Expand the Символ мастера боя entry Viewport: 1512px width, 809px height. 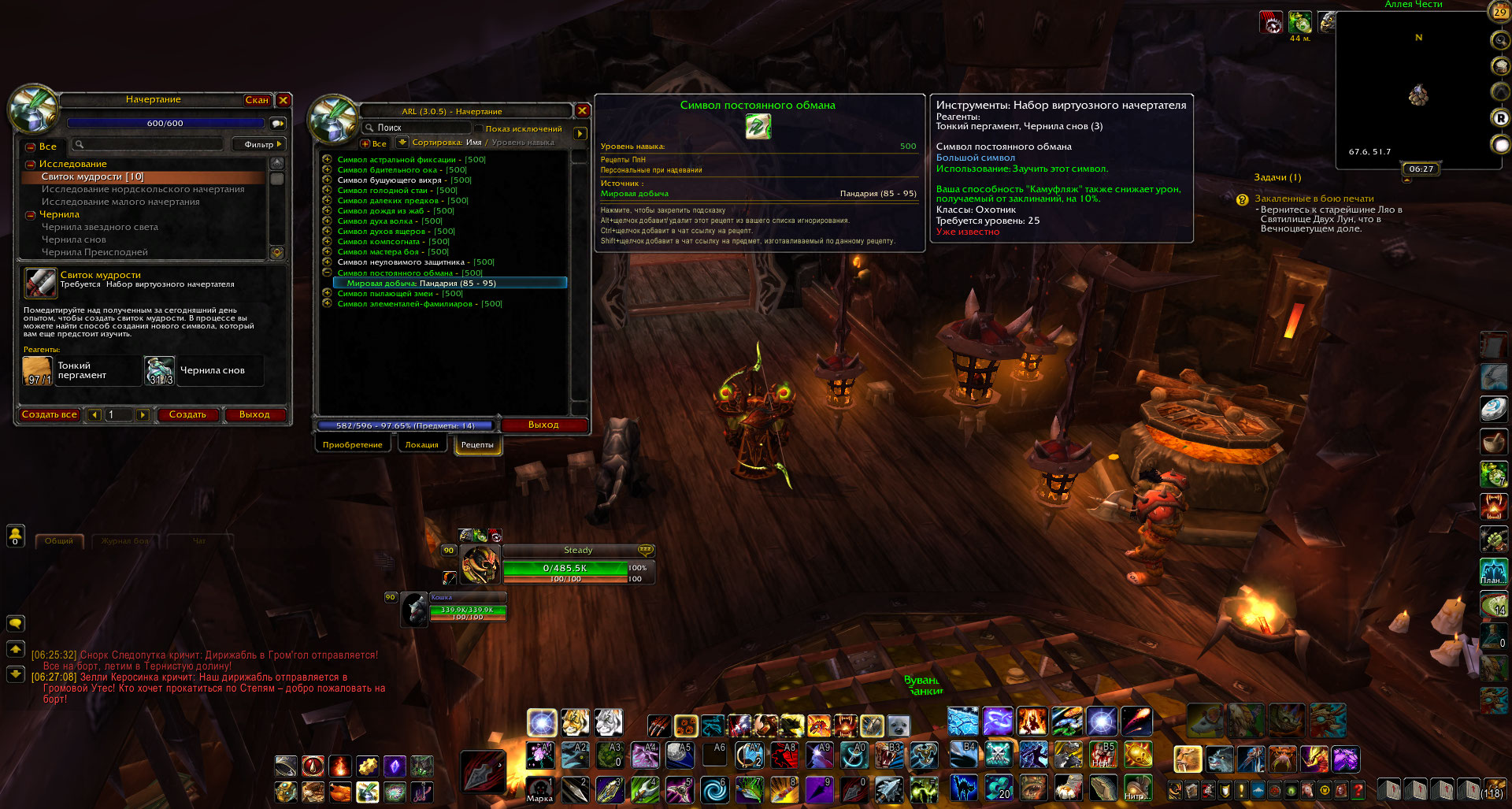click(327, 252)
